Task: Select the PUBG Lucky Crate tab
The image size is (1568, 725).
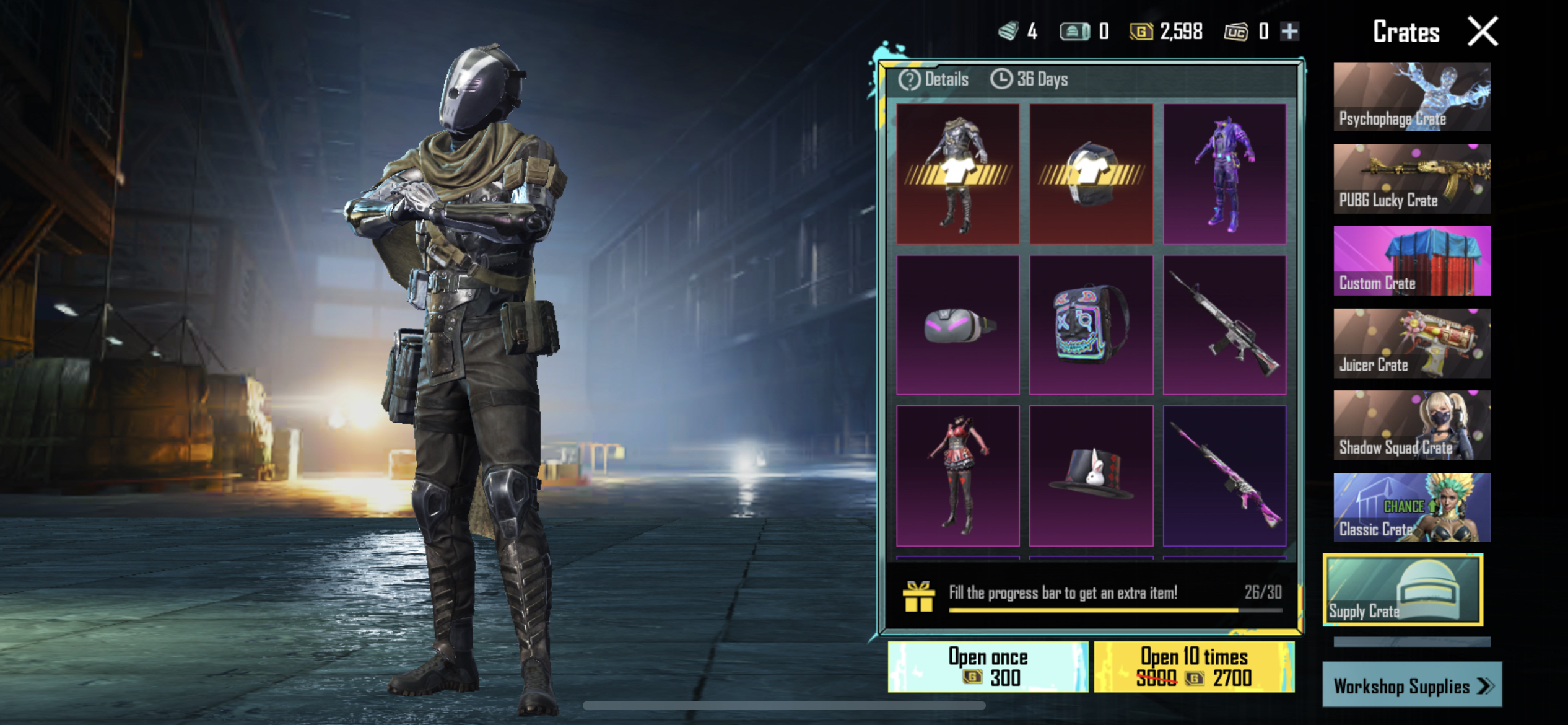Action: click(1412, 179)
